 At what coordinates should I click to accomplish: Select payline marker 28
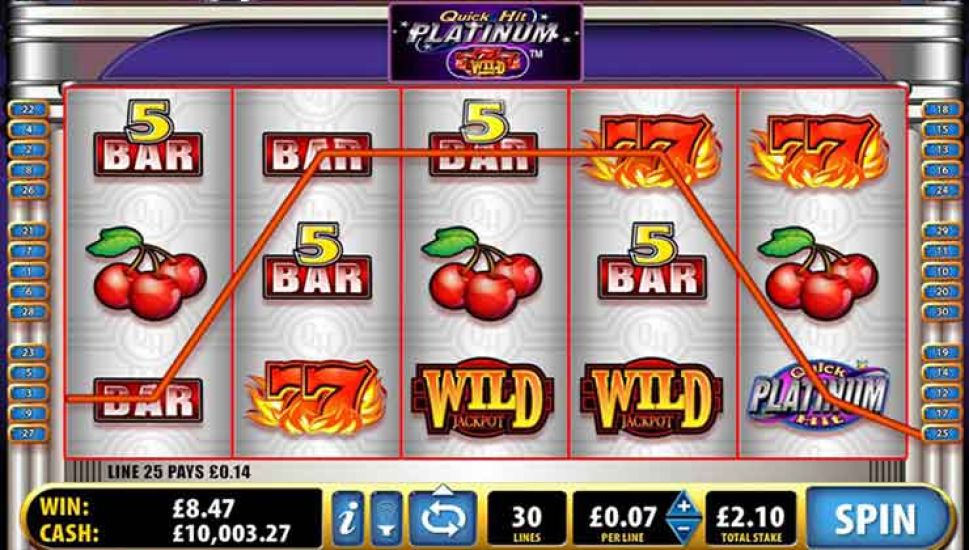tap(27, 311)
